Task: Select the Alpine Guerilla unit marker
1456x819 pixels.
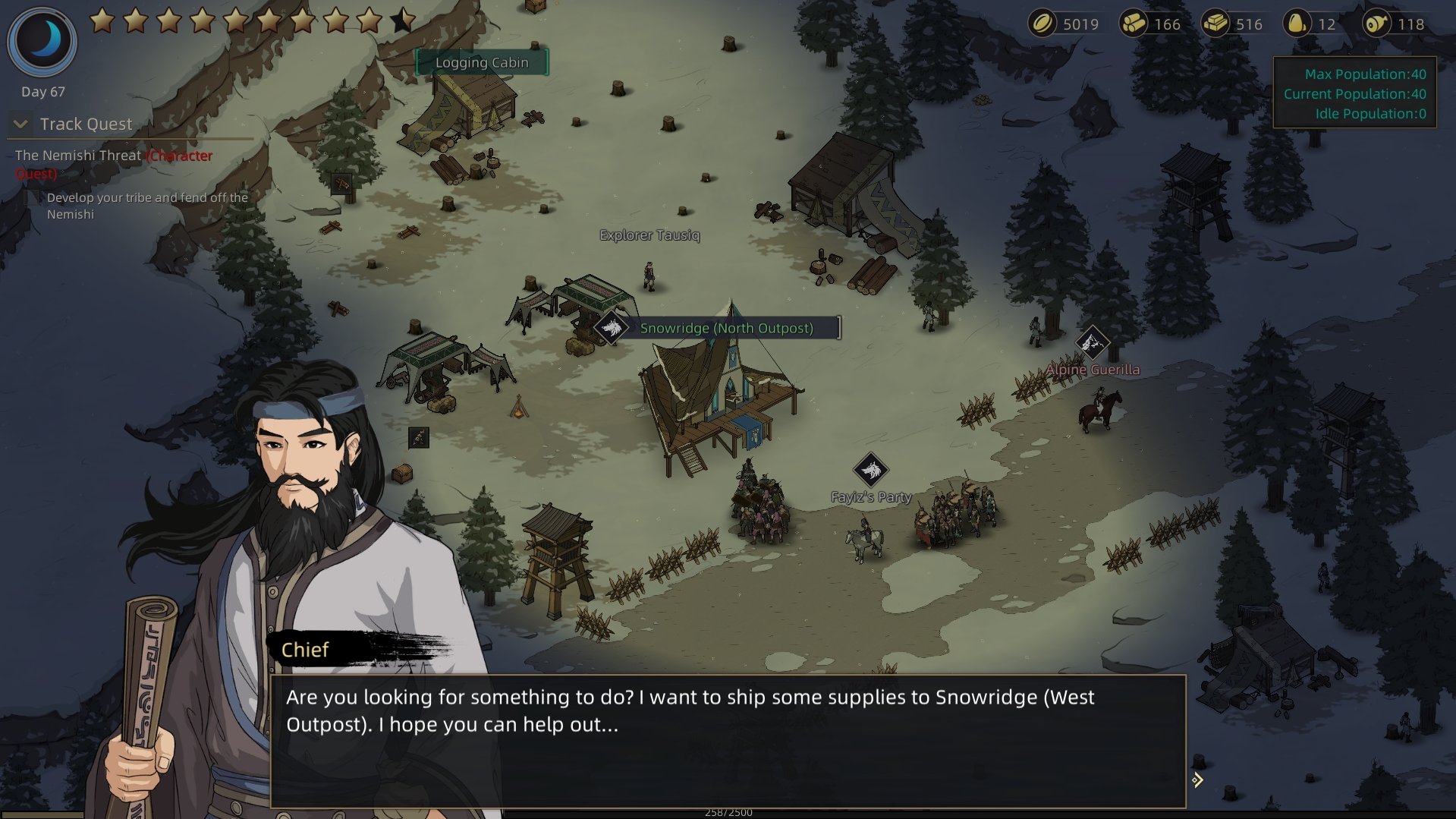Action: point(1092,343)
